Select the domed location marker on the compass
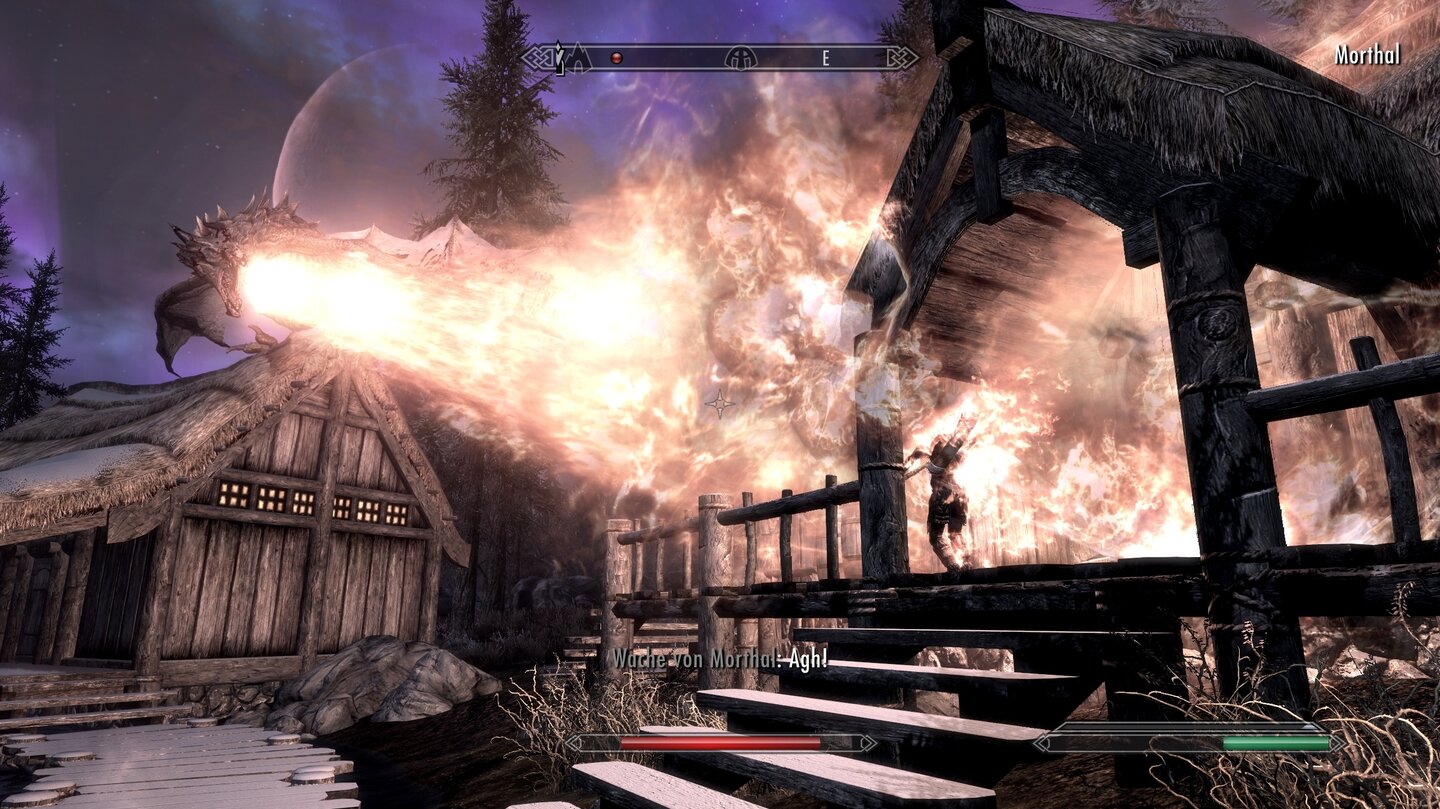The image size is (1440, 809). pyautogui.click(x=741, y=58)
